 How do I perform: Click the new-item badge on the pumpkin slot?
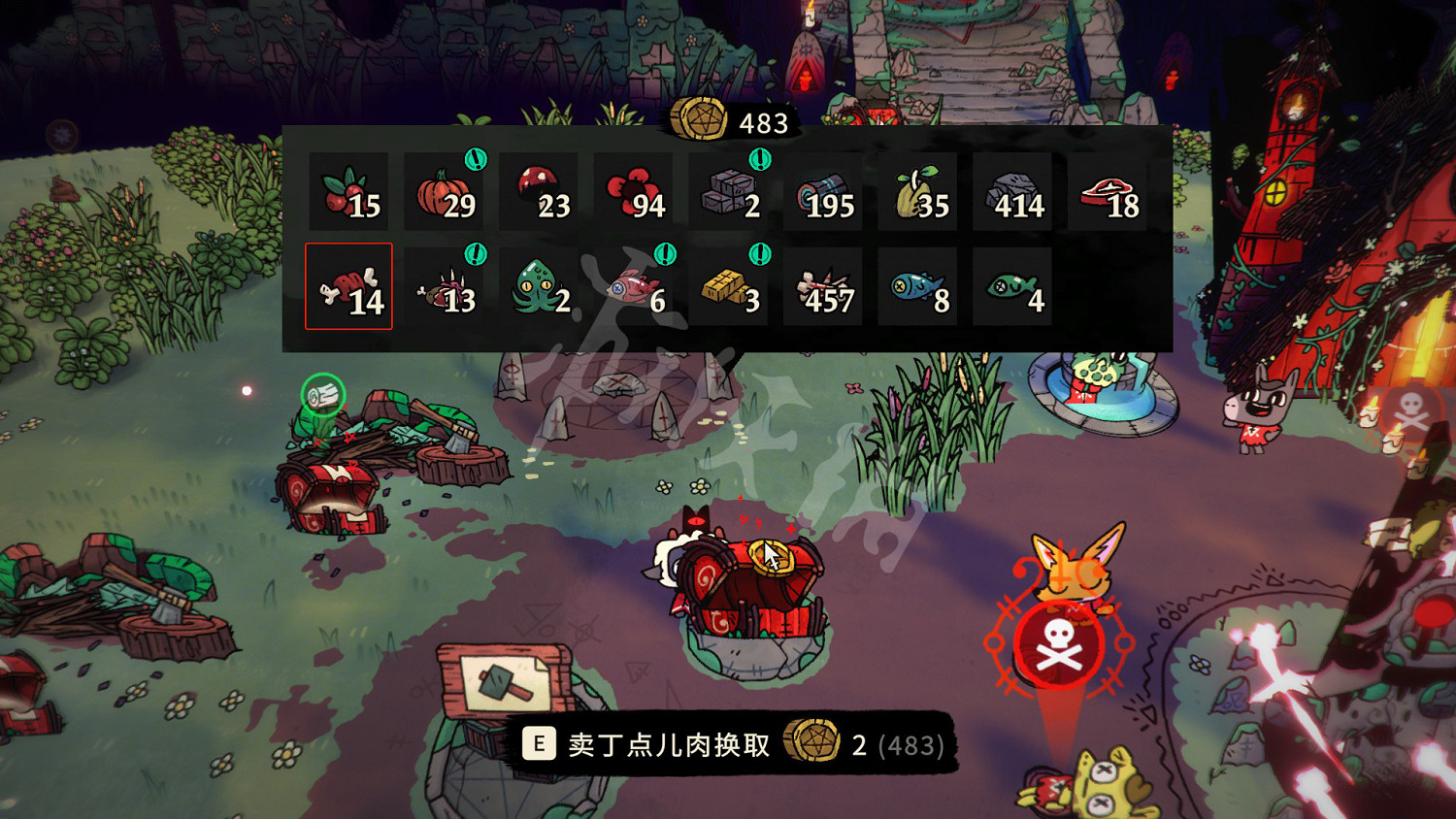tap(475, 160)
